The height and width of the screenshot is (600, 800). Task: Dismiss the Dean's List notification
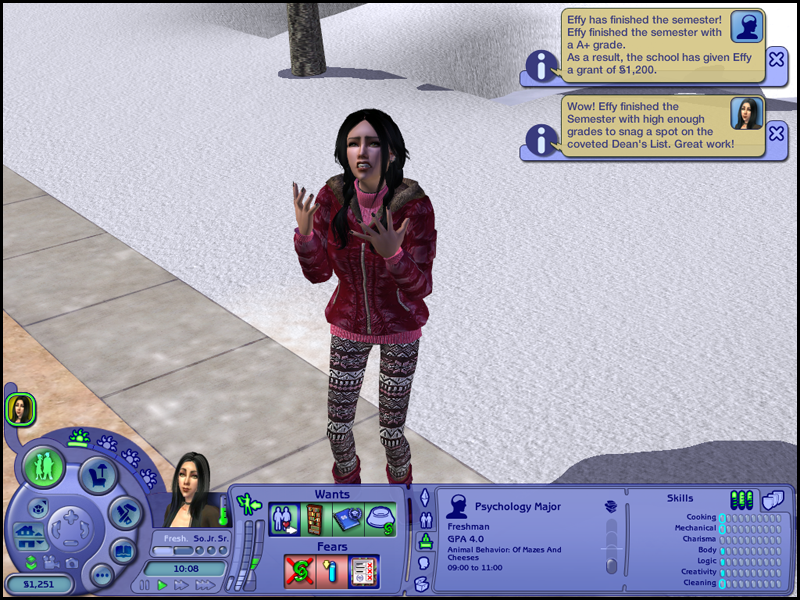pos(777,133)
